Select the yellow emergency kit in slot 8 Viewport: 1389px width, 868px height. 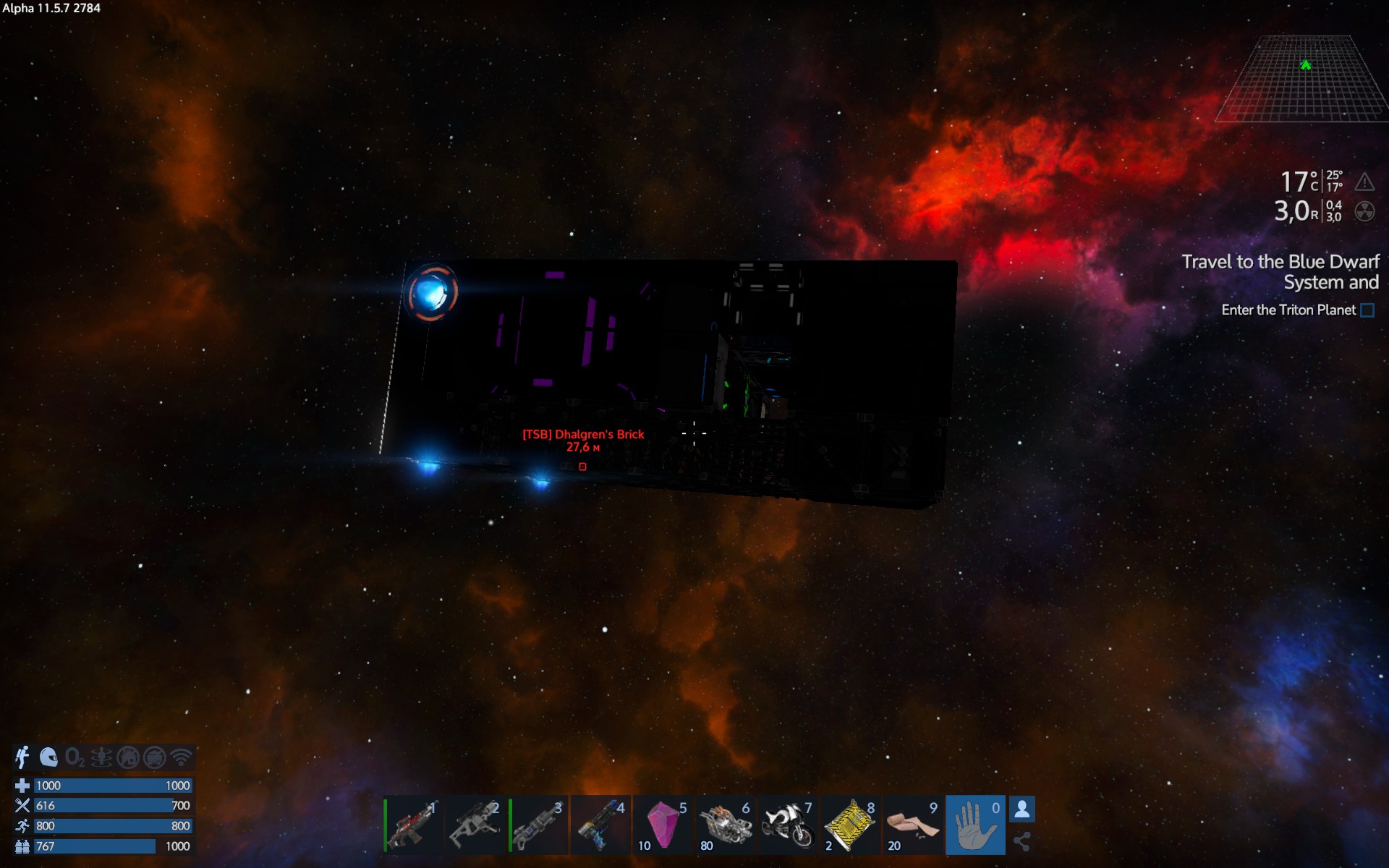coord(851,825)
